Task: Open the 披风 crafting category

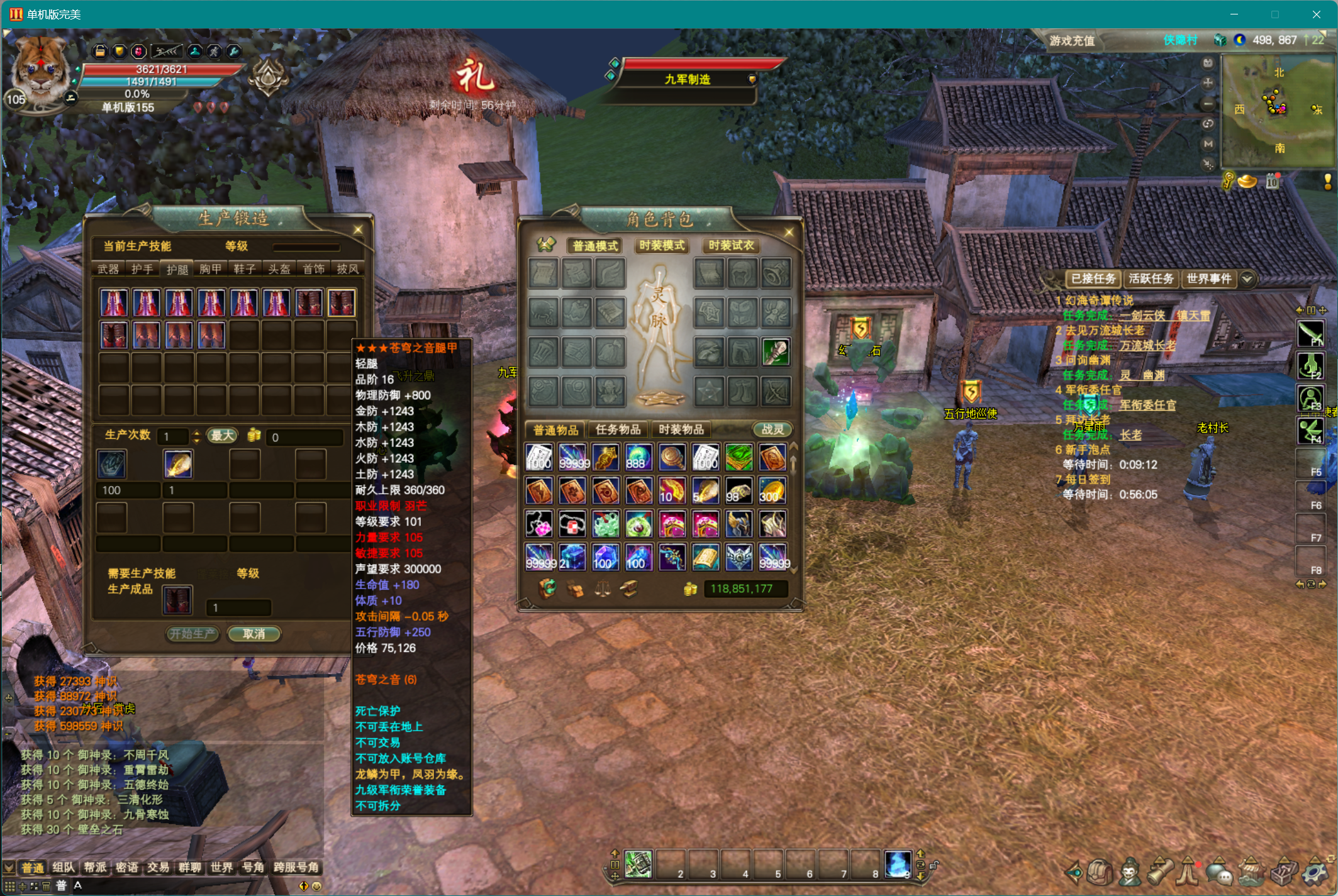Action: tap(347, 269)
